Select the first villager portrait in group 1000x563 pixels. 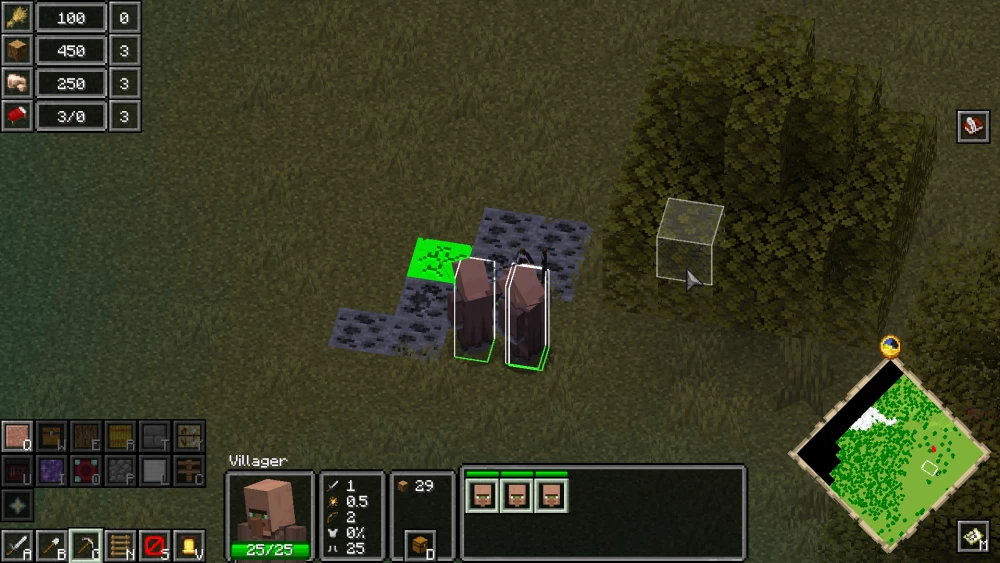[x=482, y=495]
